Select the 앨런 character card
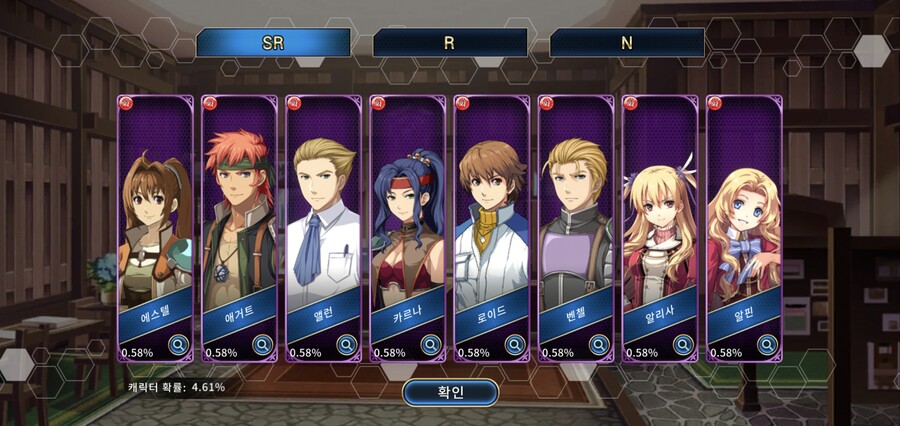The image size is (900, 426). tap(323, 220)
